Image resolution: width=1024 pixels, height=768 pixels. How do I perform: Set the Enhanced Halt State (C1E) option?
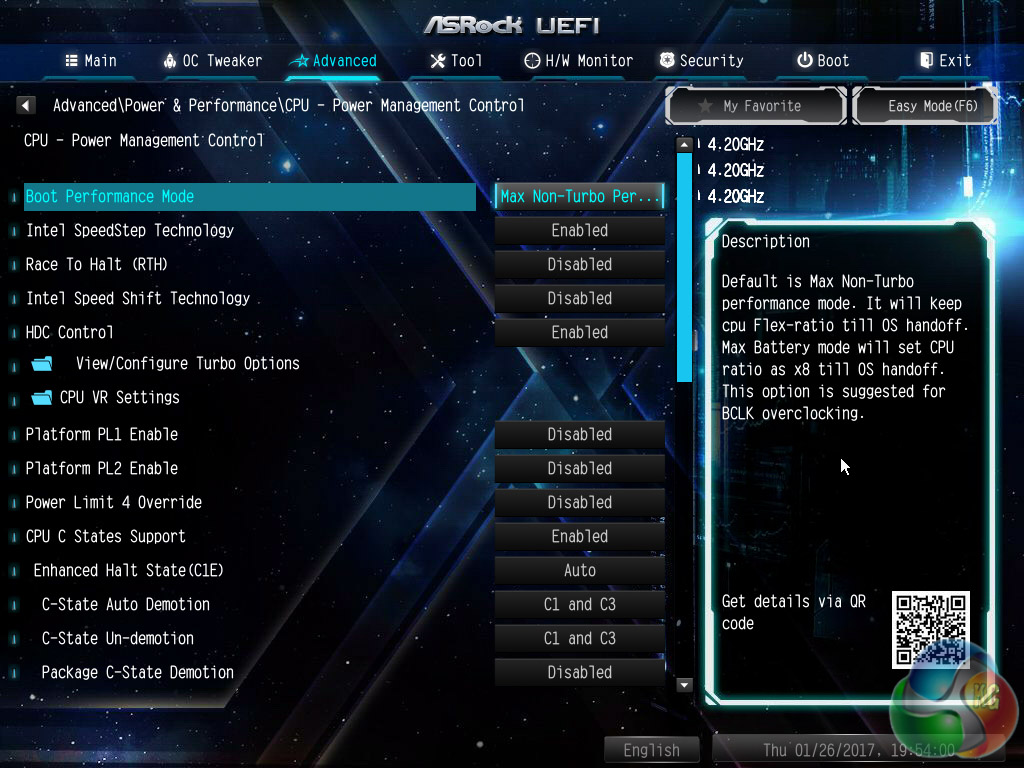tap(579, 571)
